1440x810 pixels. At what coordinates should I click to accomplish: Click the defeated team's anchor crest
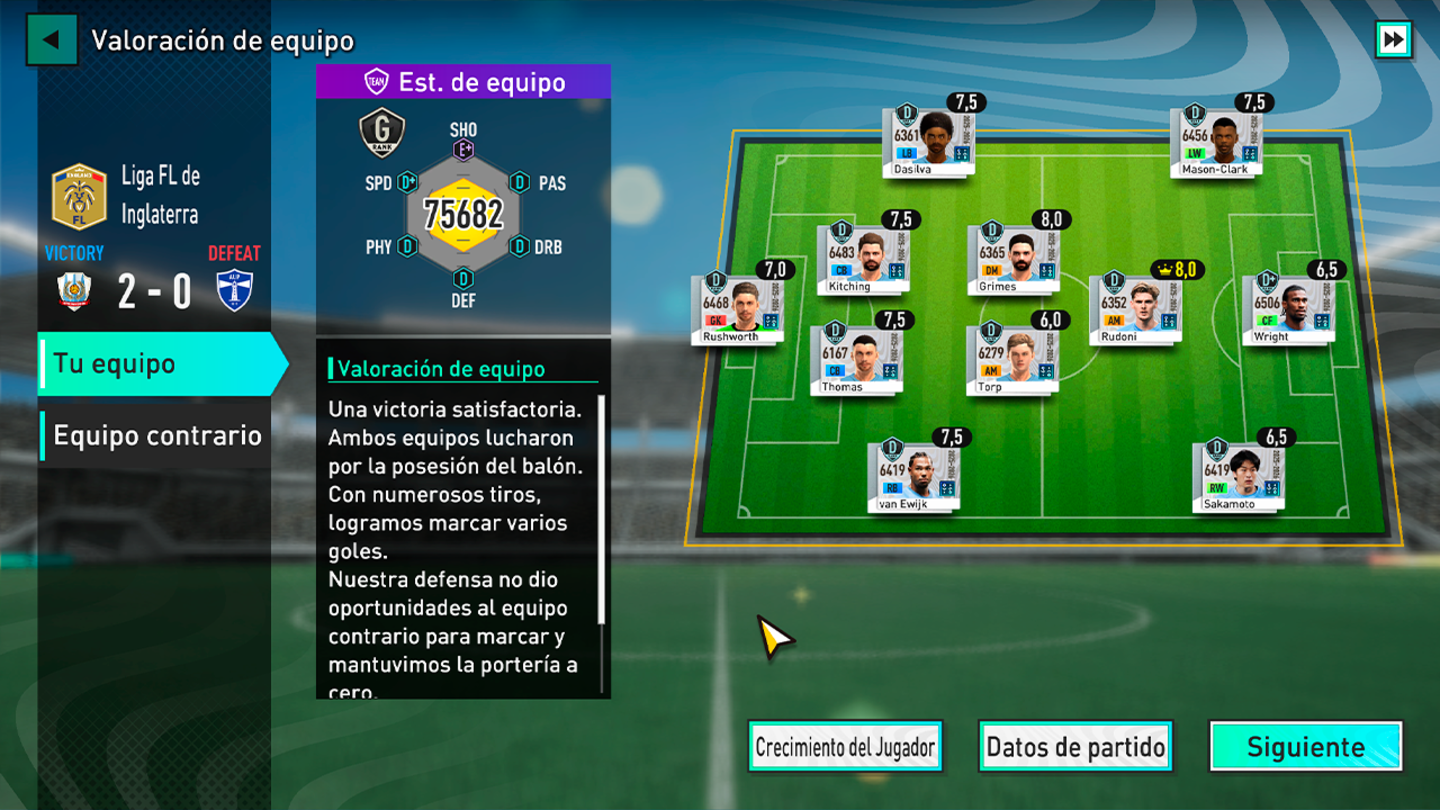tap(236, 292)
